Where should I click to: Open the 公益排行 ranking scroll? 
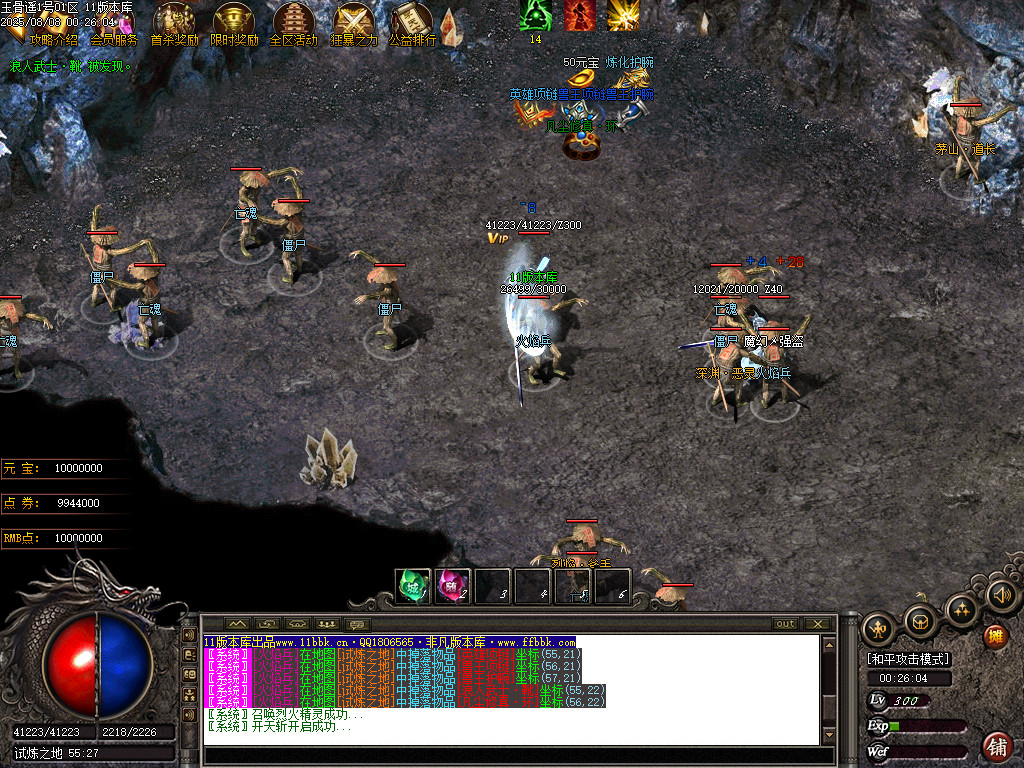412,24
